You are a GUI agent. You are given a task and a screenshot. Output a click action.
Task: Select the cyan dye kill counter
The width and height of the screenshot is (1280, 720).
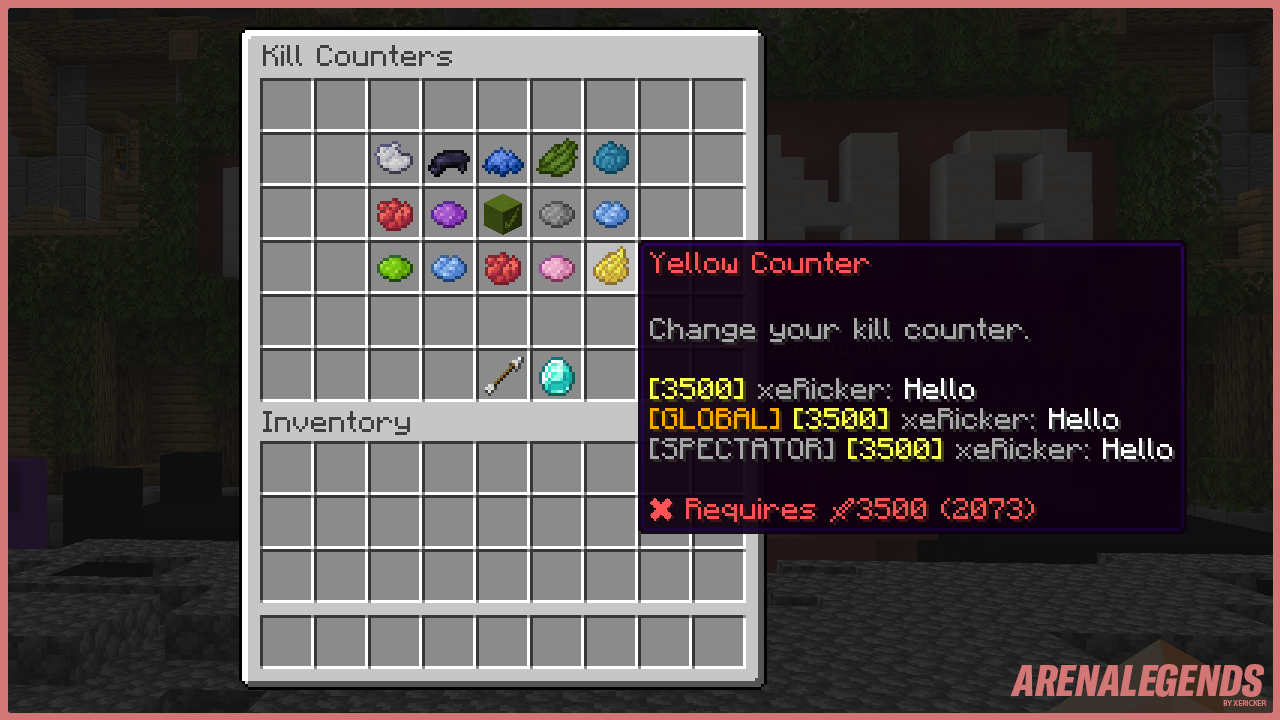pyautogui.click(x=610, y=158)
